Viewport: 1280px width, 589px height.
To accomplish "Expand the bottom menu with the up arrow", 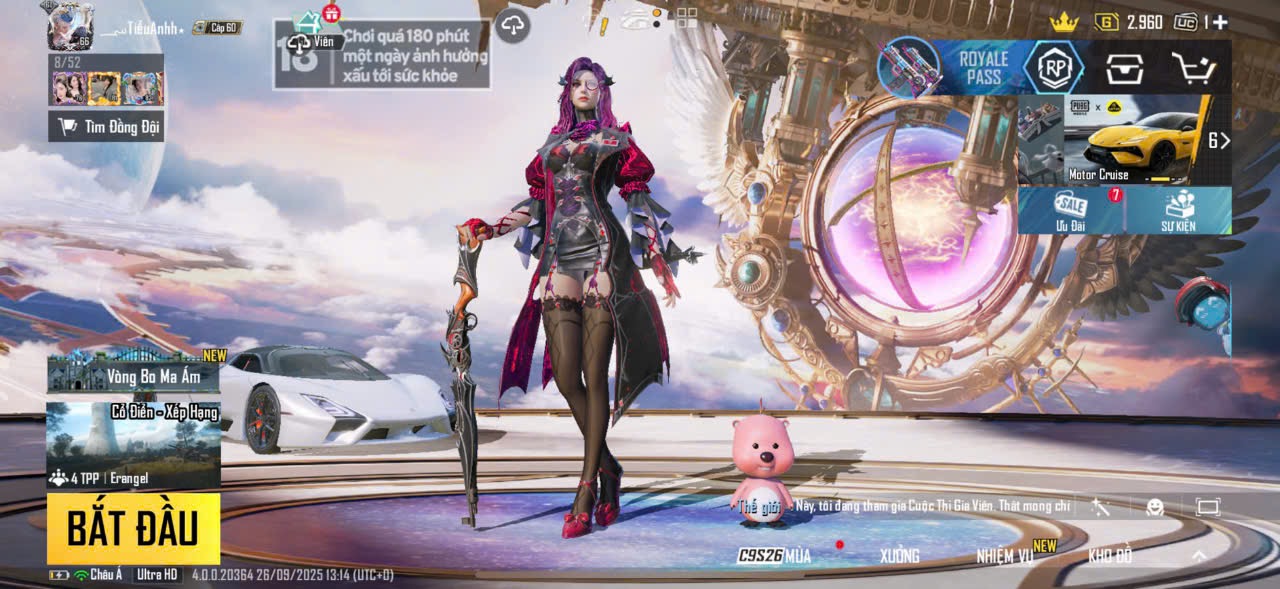I will 1199,556.
